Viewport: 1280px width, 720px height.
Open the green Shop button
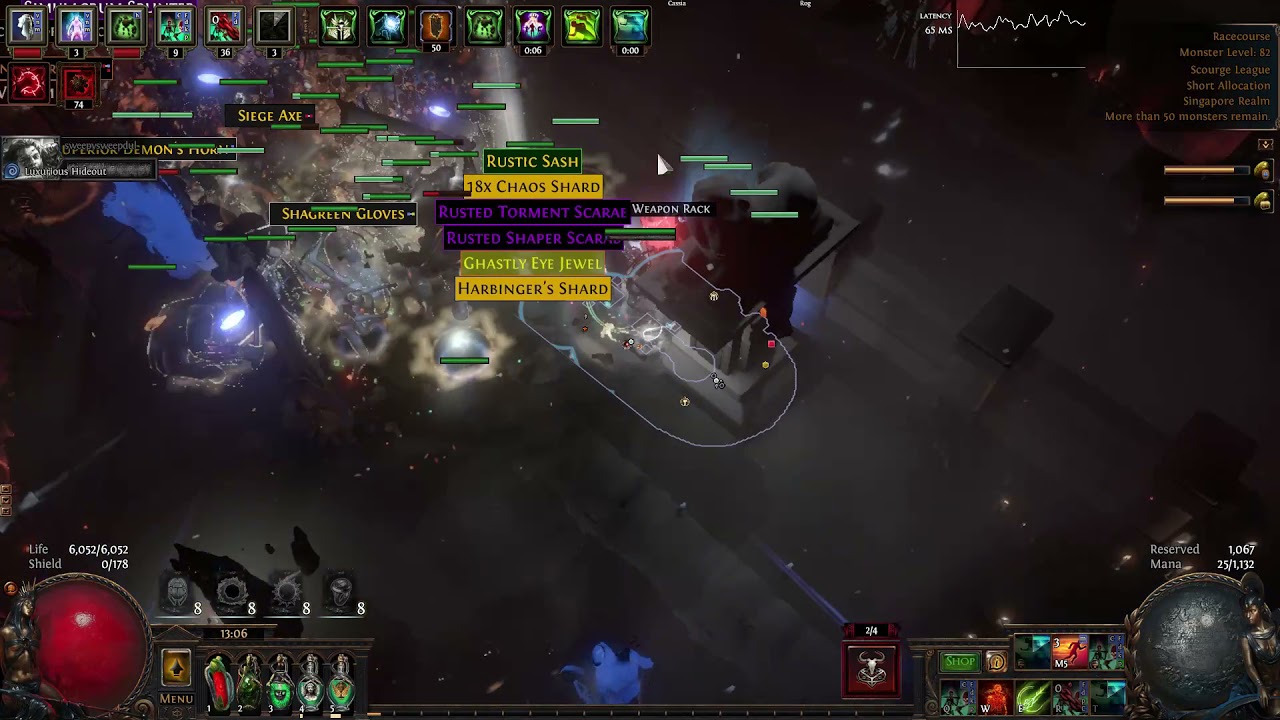coord(959,662)
